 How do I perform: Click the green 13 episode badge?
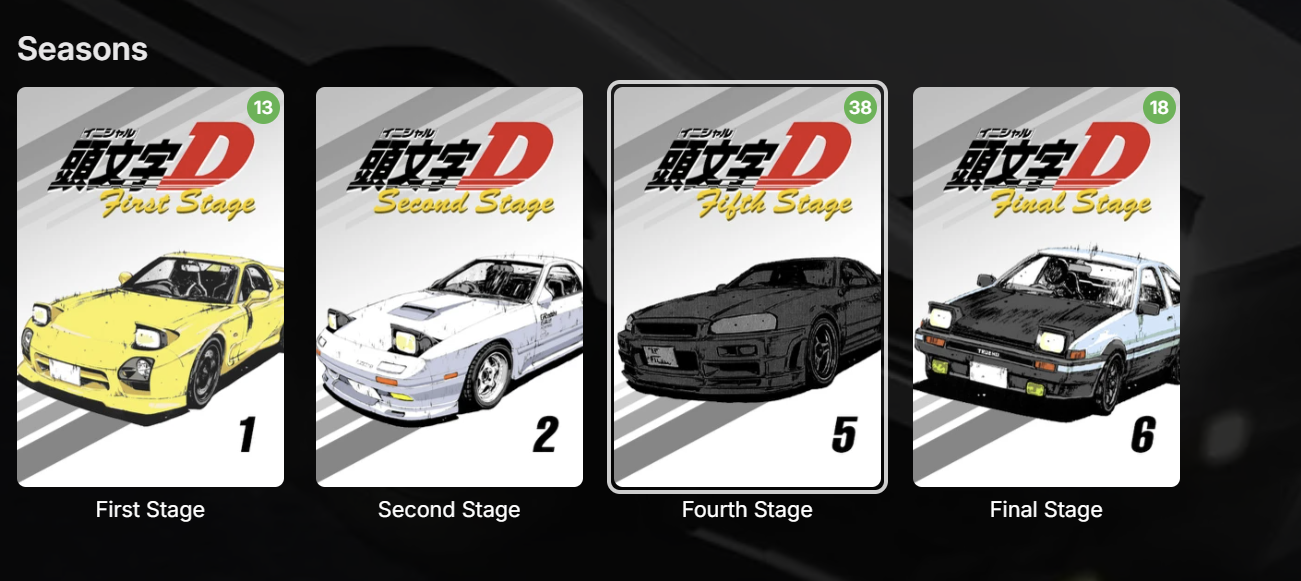pyautogui.click(x=261, y=108)
